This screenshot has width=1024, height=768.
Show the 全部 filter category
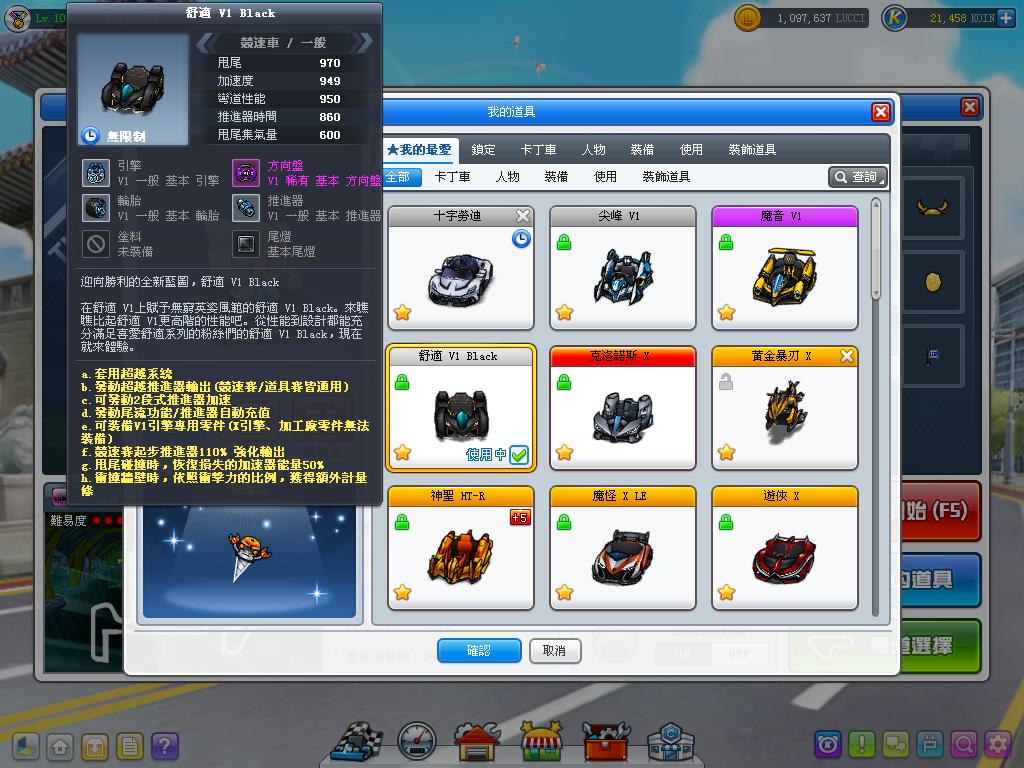398,177
